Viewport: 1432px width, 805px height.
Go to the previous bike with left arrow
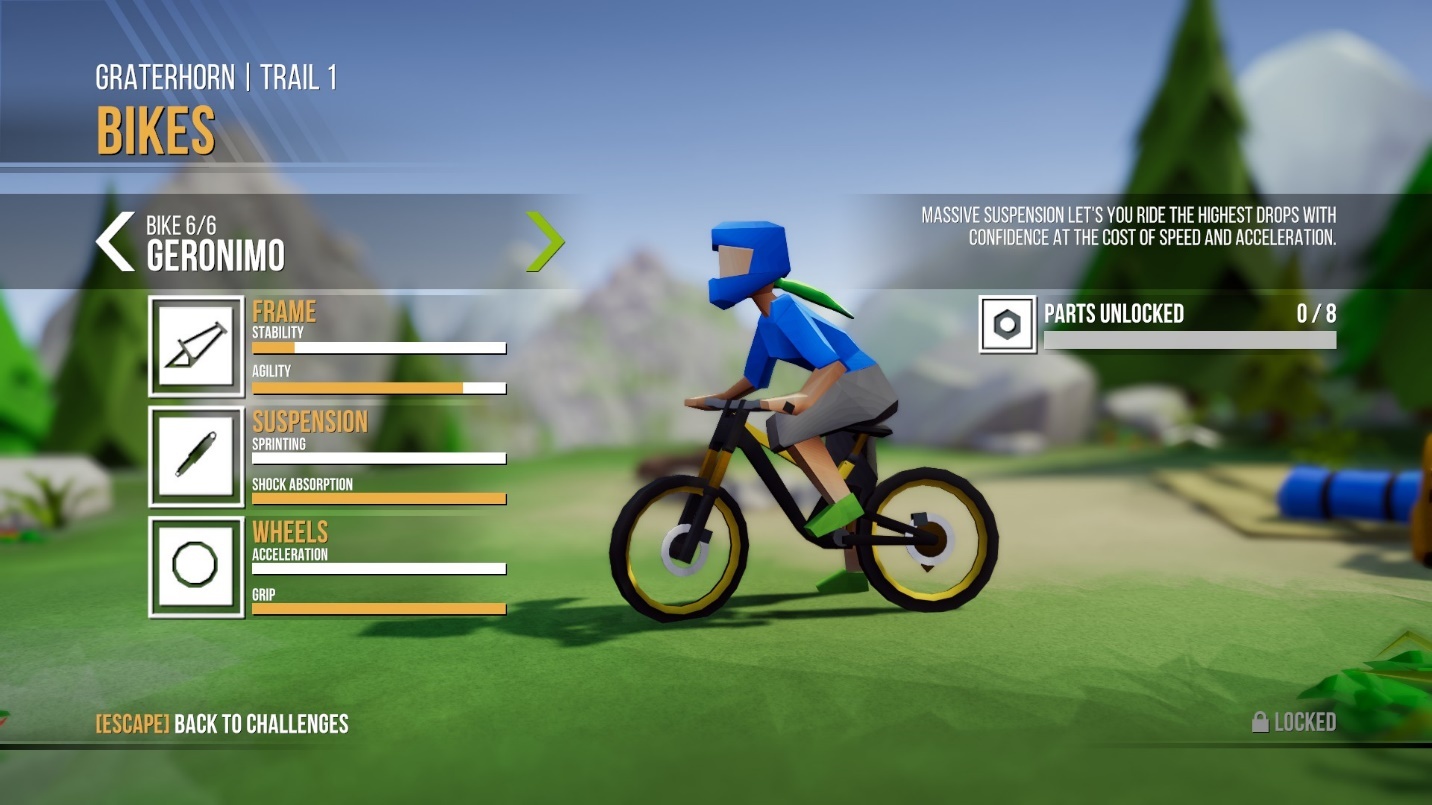point(115,242)
